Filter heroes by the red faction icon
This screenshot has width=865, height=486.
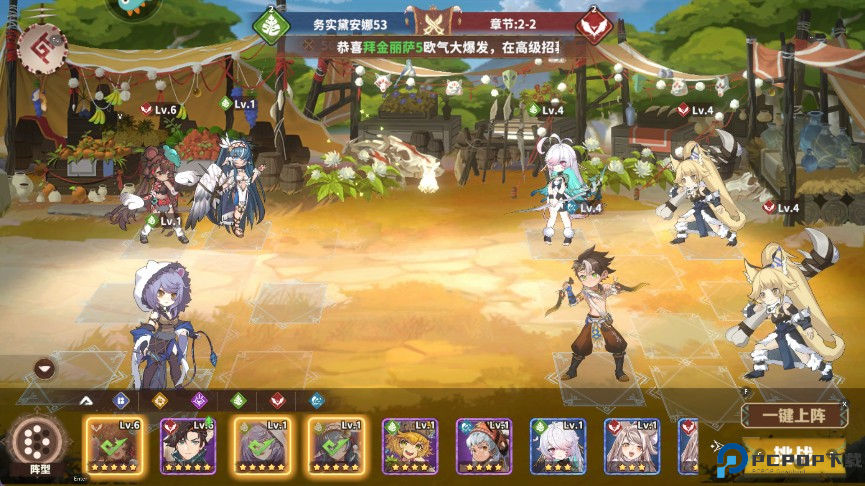pos(277,401)
